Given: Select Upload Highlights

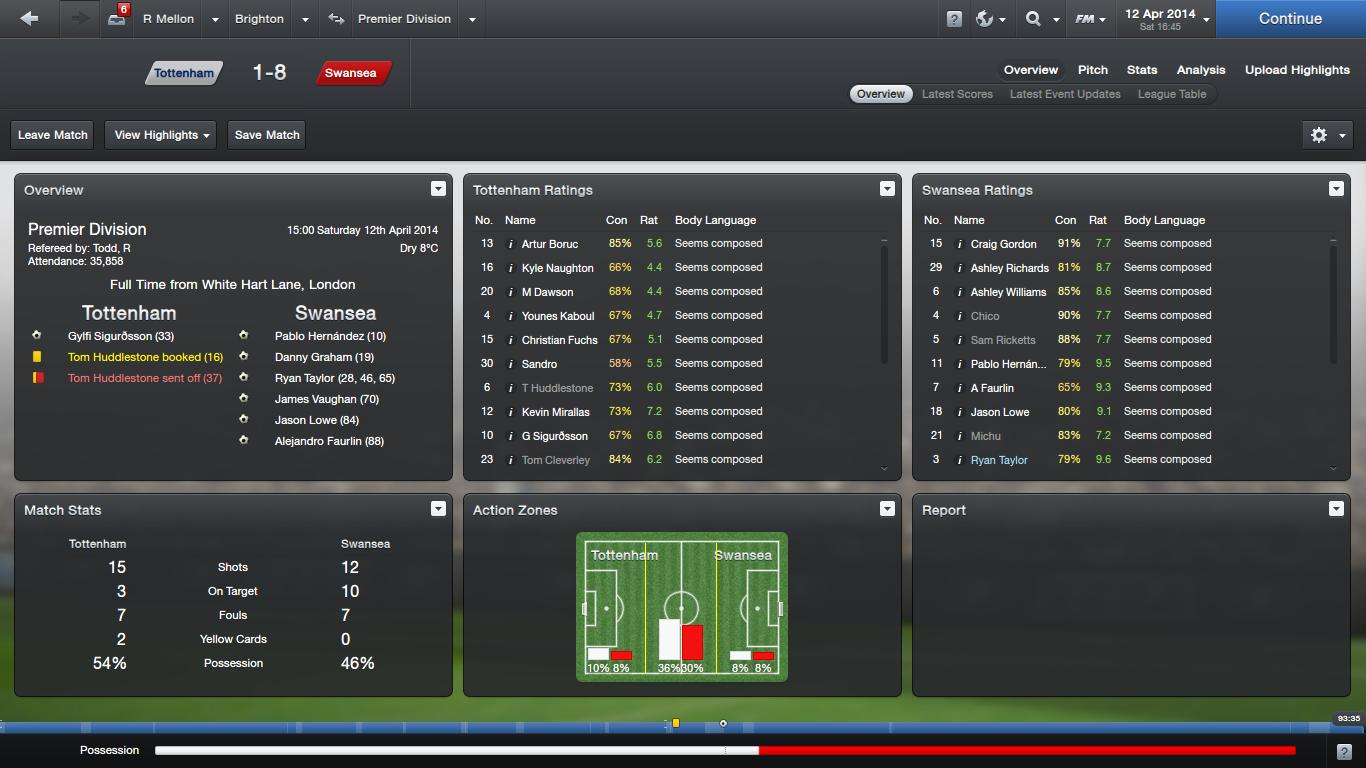Looking at the screenshot, I should (1296, 70).
